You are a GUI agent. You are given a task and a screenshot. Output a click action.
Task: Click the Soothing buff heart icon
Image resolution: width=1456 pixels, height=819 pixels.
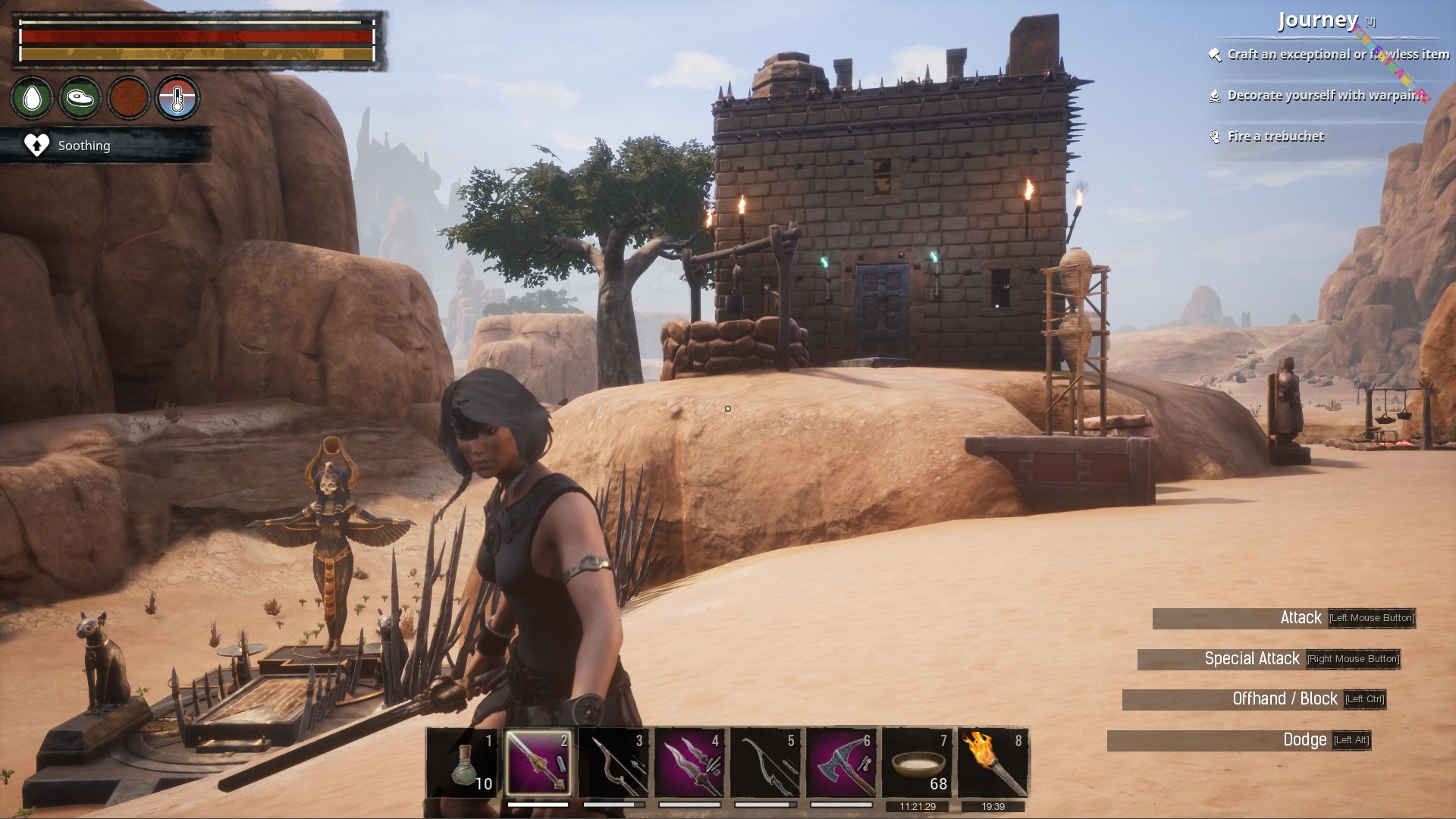[x=36, y=145]
